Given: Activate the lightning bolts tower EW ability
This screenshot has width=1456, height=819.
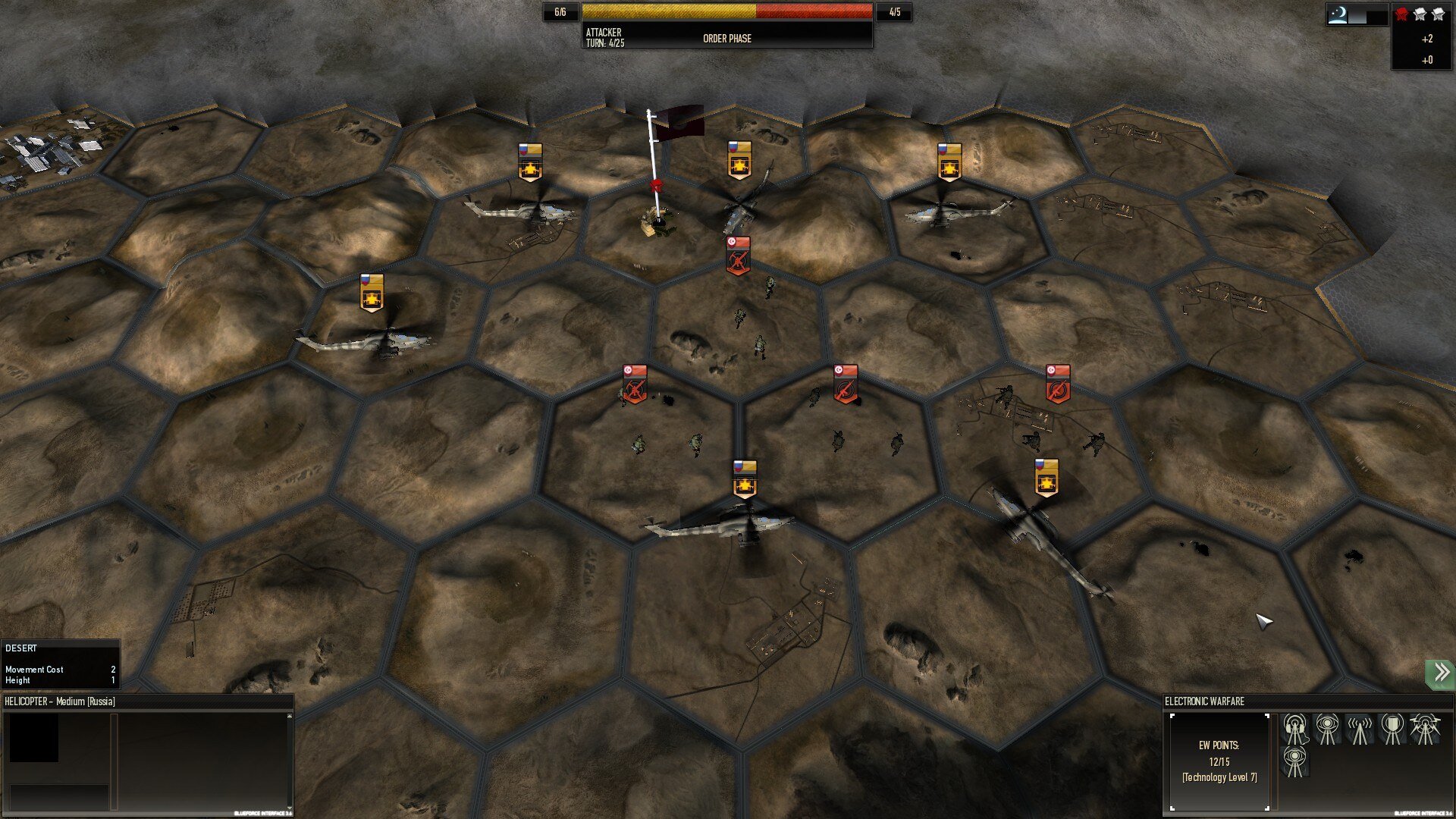Looking at the screenshot, I should pyautogui.click(x=1424, y=730).
